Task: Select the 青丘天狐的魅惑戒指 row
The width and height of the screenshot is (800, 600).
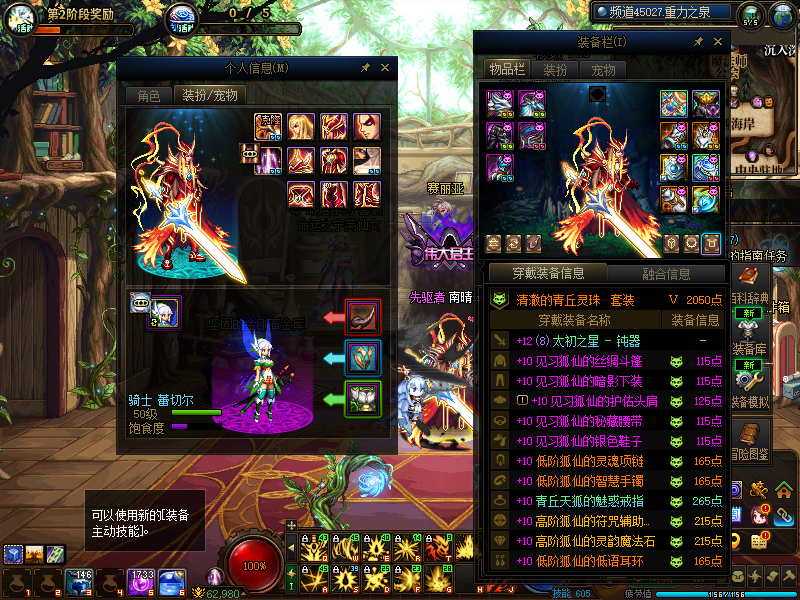Action: tap(579, 501)
